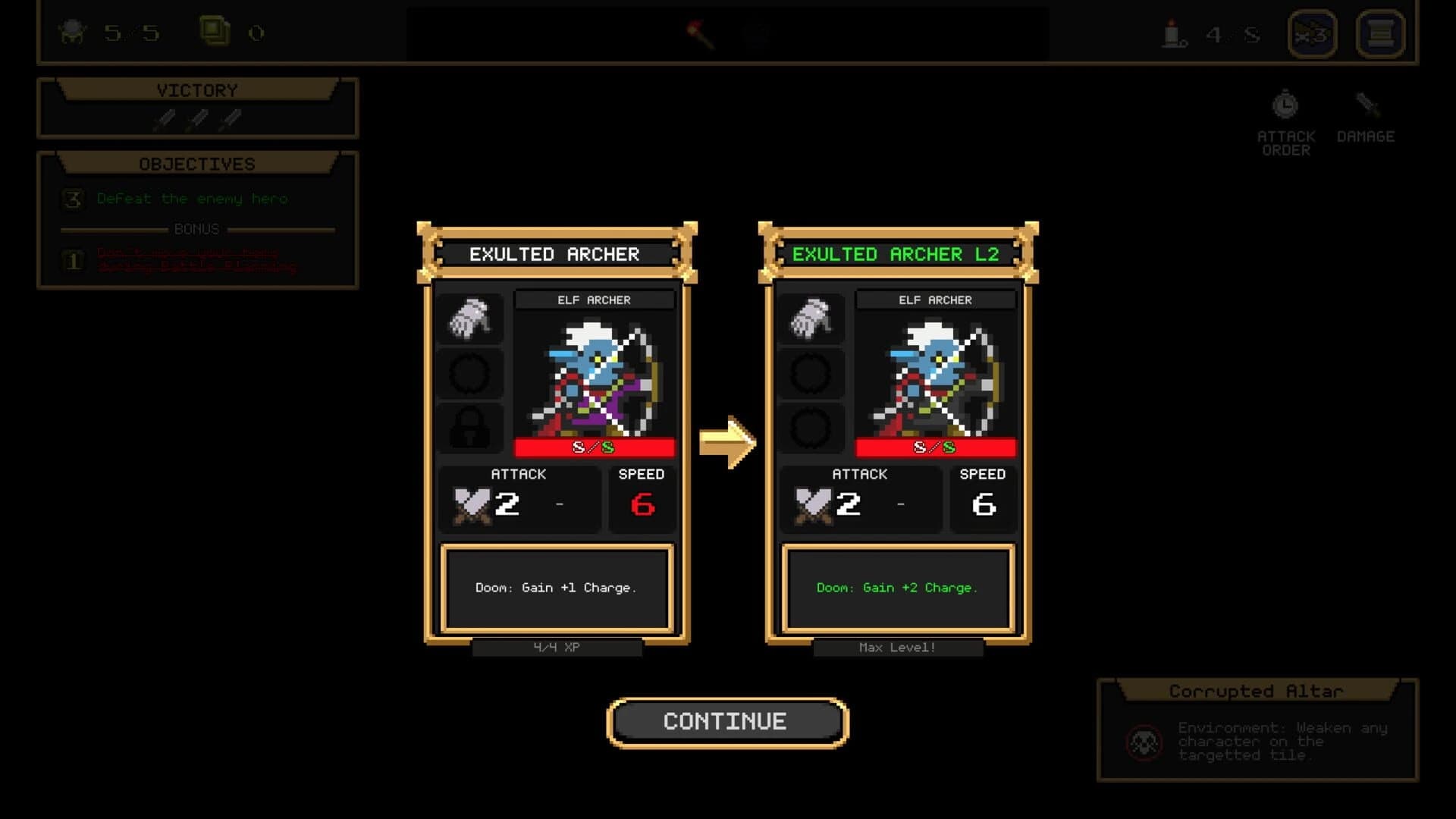Select the Exulted Archer L2 card title

(899, 254)
